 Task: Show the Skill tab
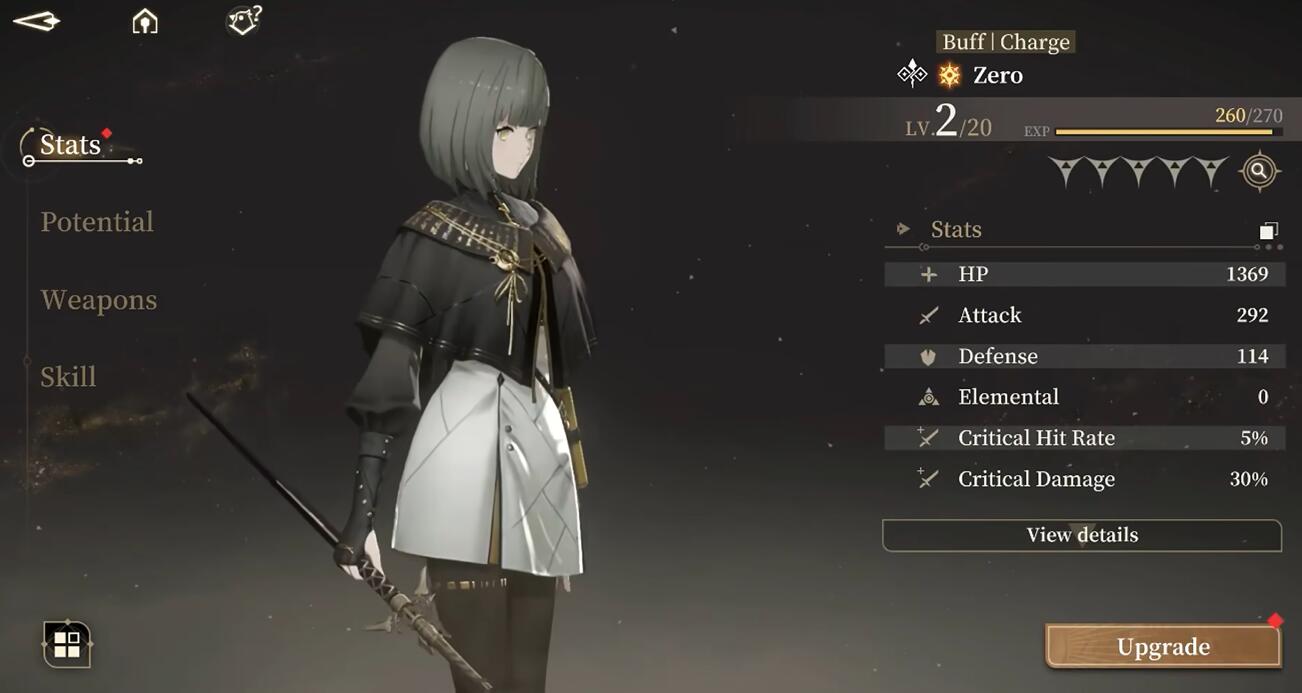click(68, 377)
